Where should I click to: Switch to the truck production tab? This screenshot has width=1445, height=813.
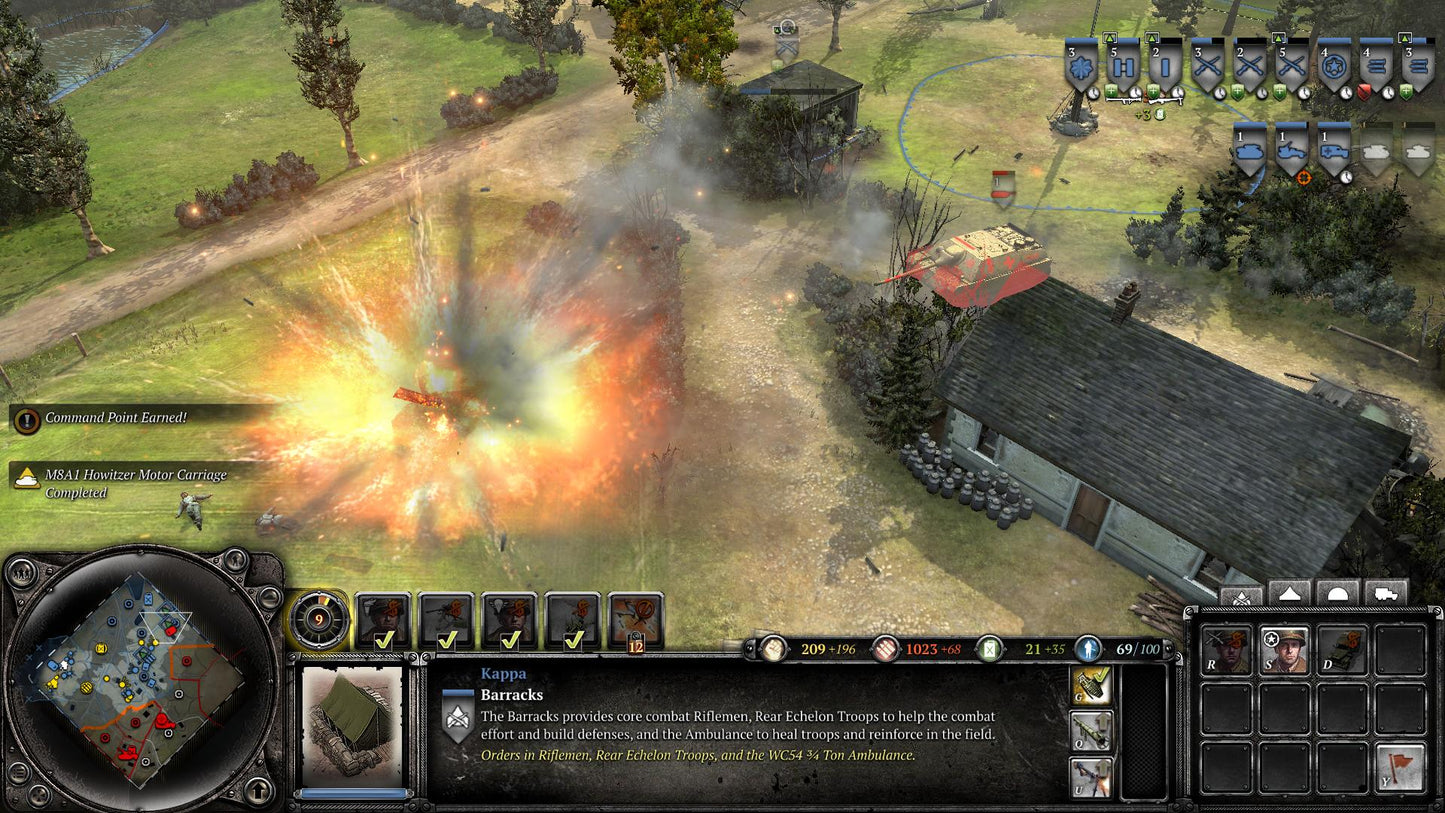point(1386,592)
